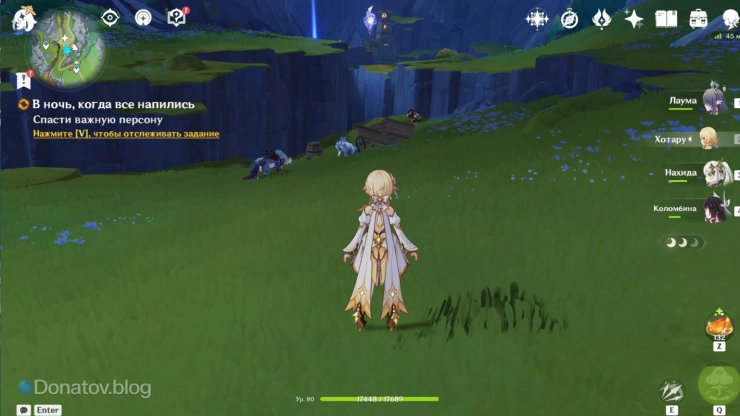This screenshot has width=740, height=416.
Task: Open the Paimon menu
Action: click(x=24, y=17)
